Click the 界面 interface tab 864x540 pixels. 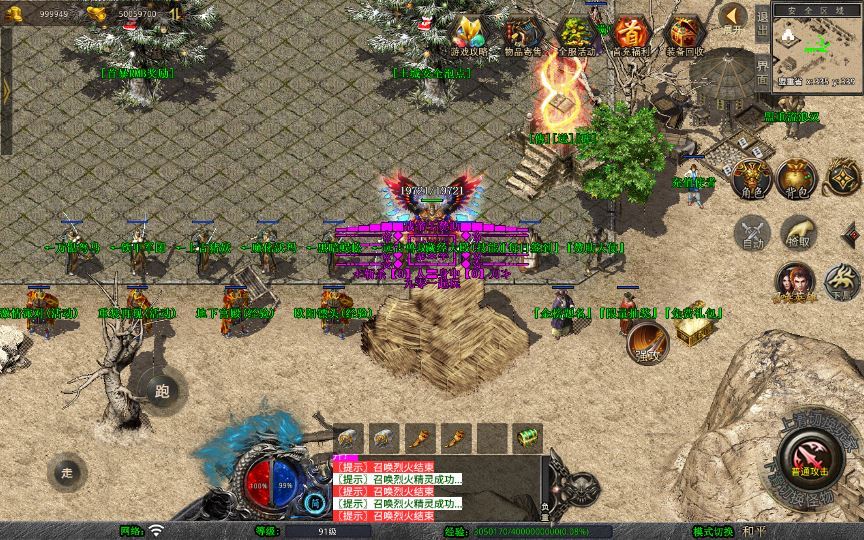pos(762,70)
